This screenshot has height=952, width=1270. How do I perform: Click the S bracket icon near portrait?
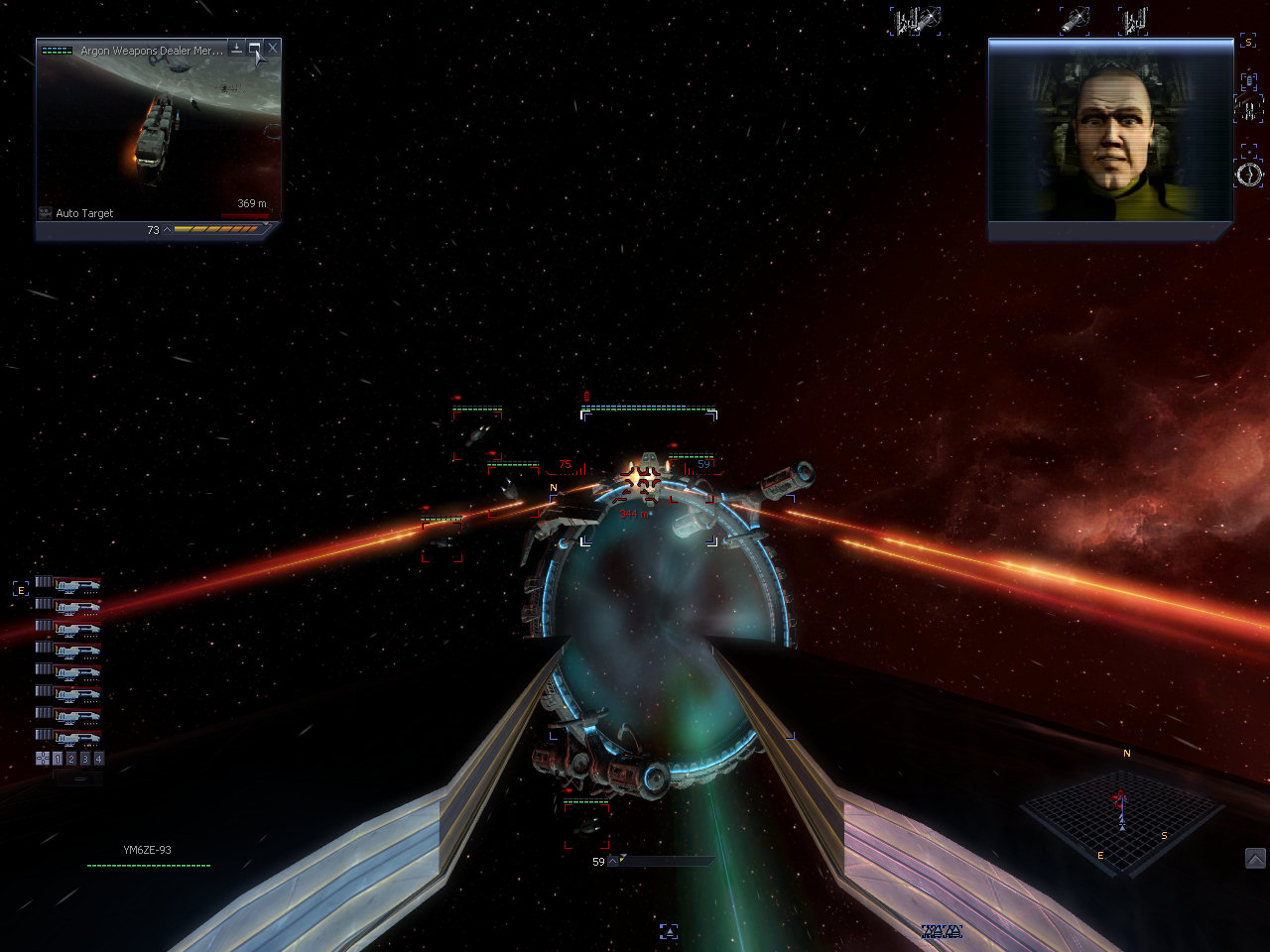tap(1248, 43)
